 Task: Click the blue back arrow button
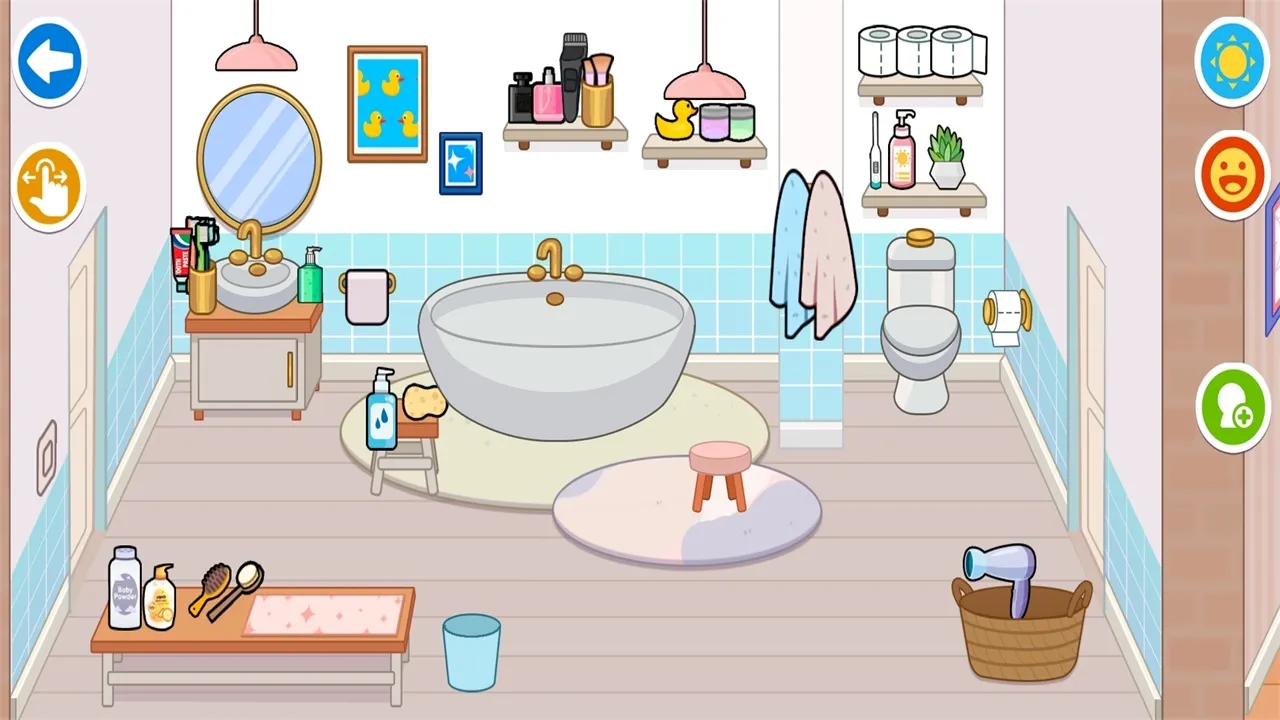point(48,59)
